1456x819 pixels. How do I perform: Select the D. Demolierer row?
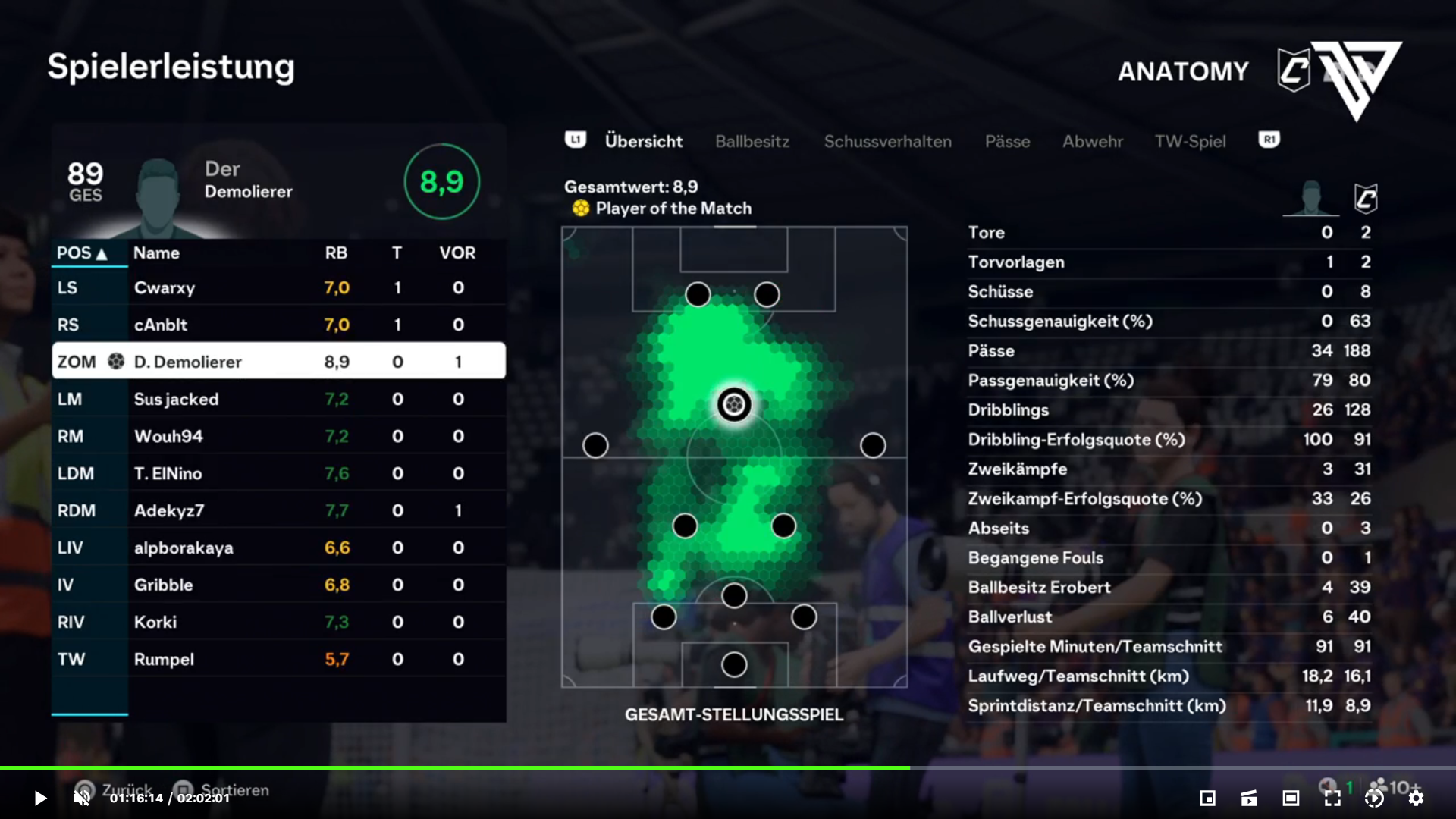click(x=278, y=362)
